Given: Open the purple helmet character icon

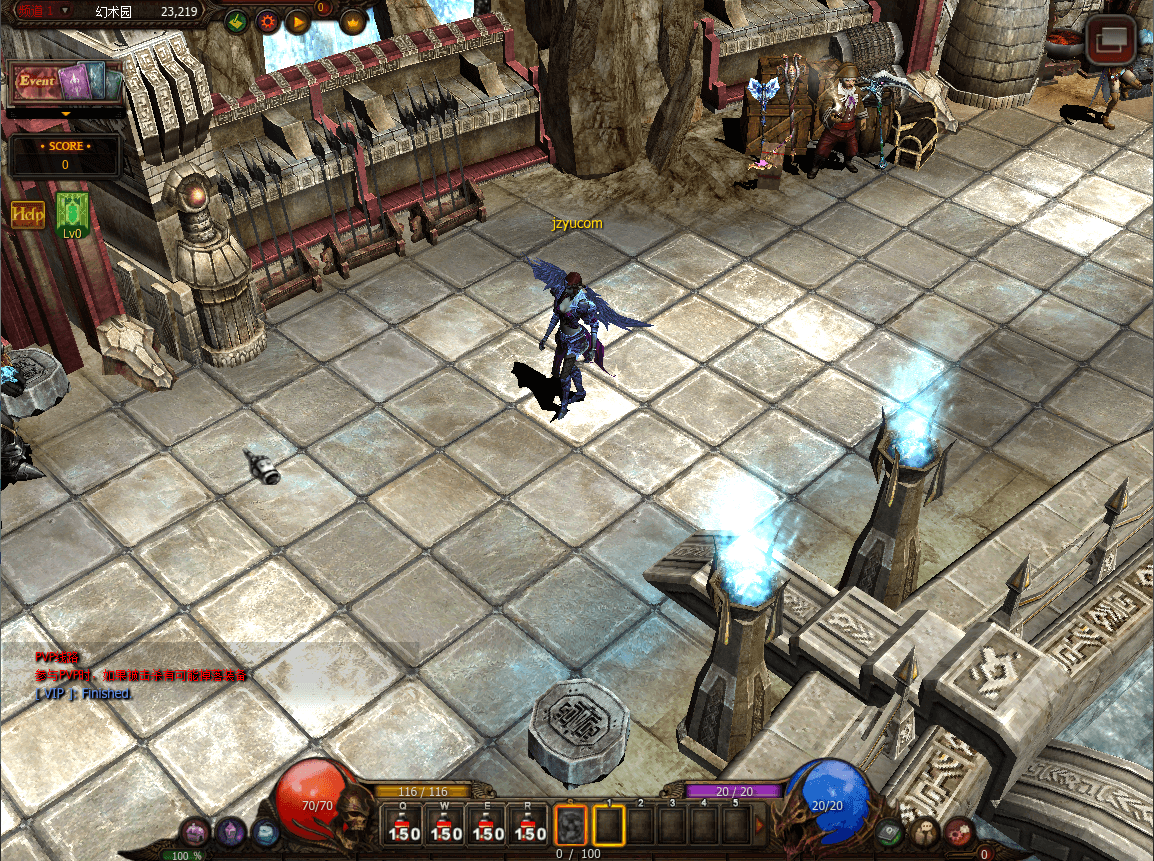Looking at the screenshot, I should click(232, 830).
